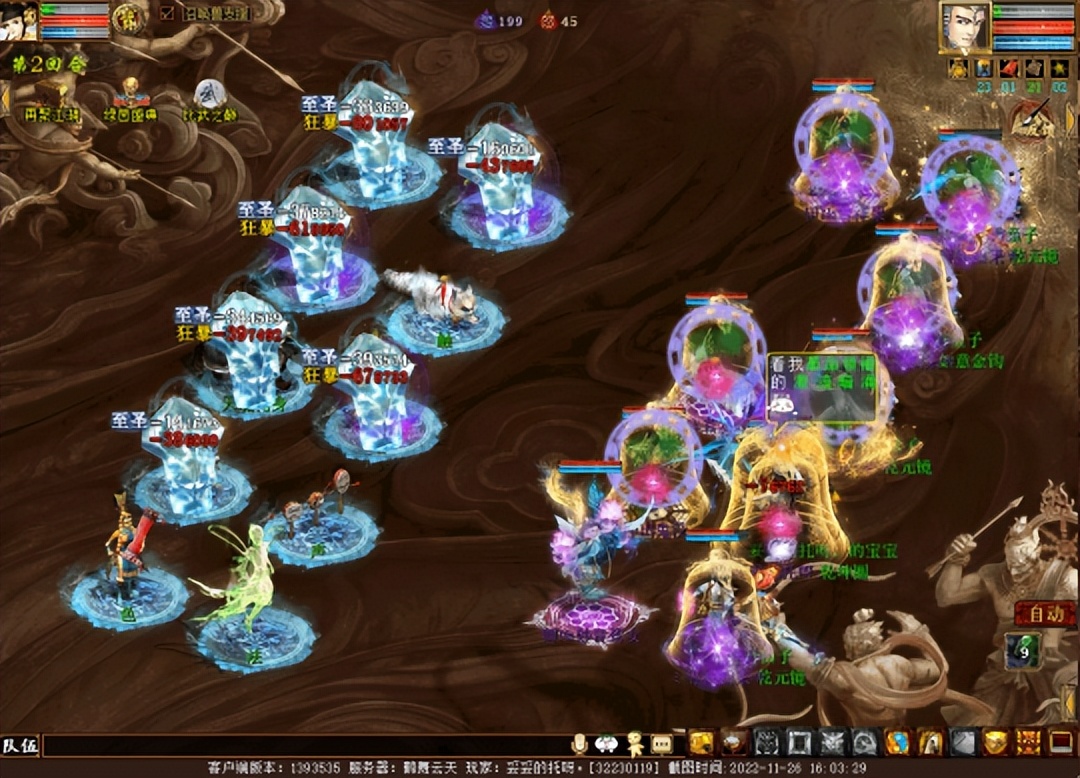Click the microphone voice chat icon
The height and width of the screenshot is (778, 1080).
click(579, 743)
